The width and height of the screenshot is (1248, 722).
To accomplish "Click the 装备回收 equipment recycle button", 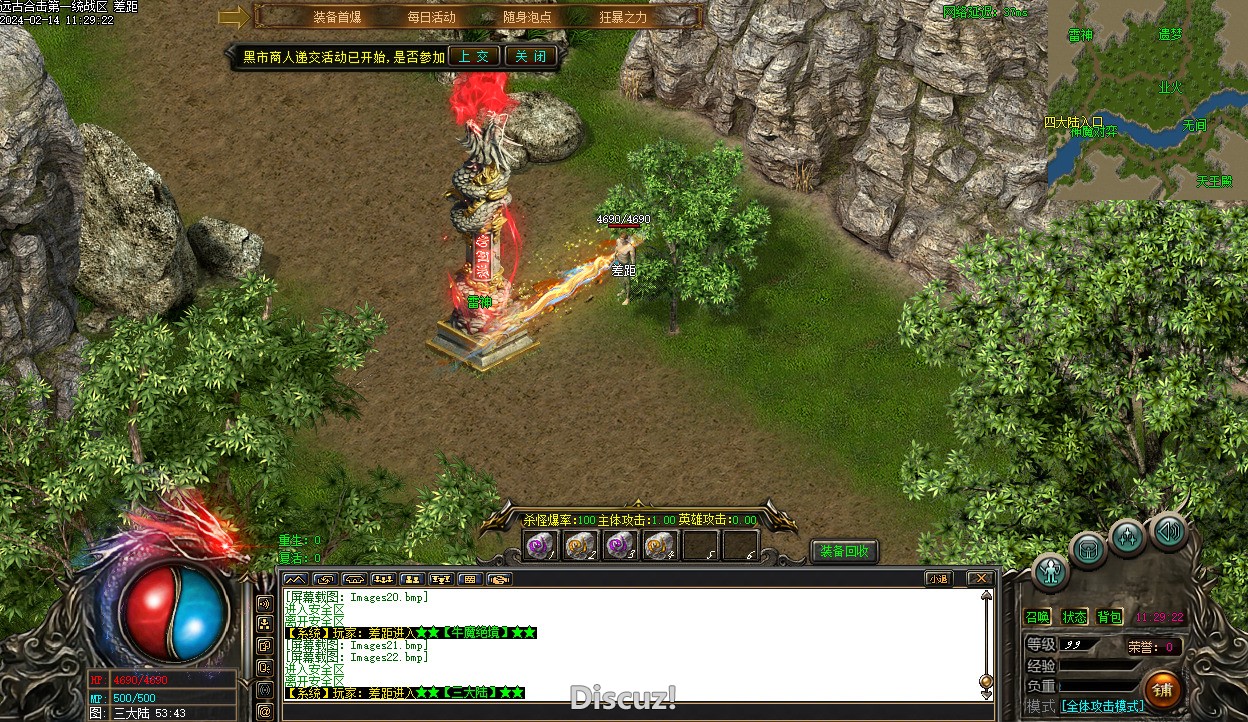I will 844,551.
